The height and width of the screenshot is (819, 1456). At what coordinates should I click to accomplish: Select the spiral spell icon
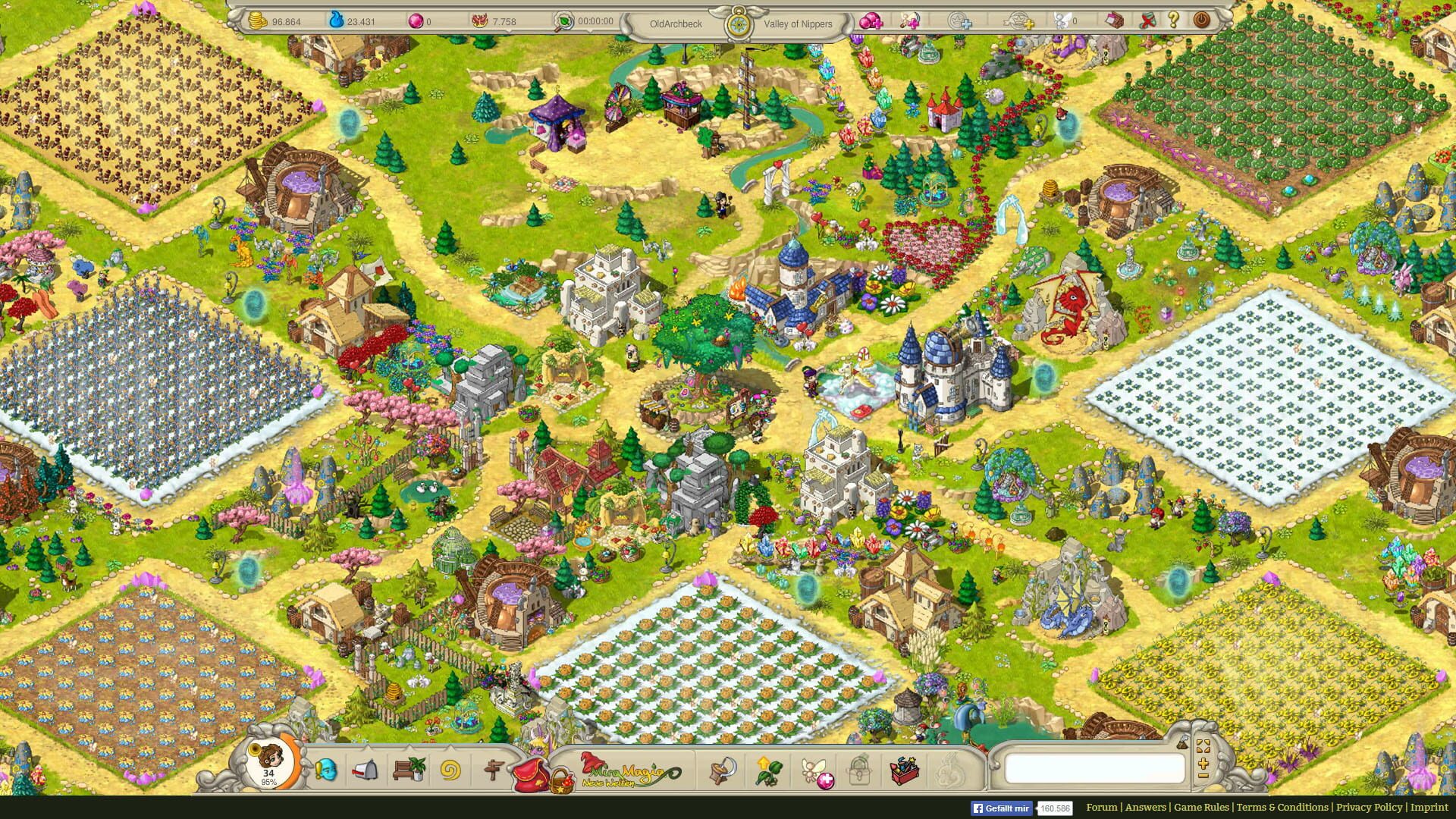tap(449, 770)
